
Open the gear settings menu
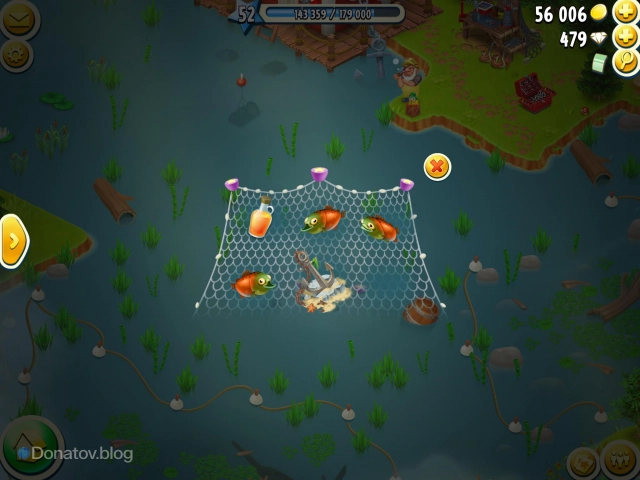point(16,54)
